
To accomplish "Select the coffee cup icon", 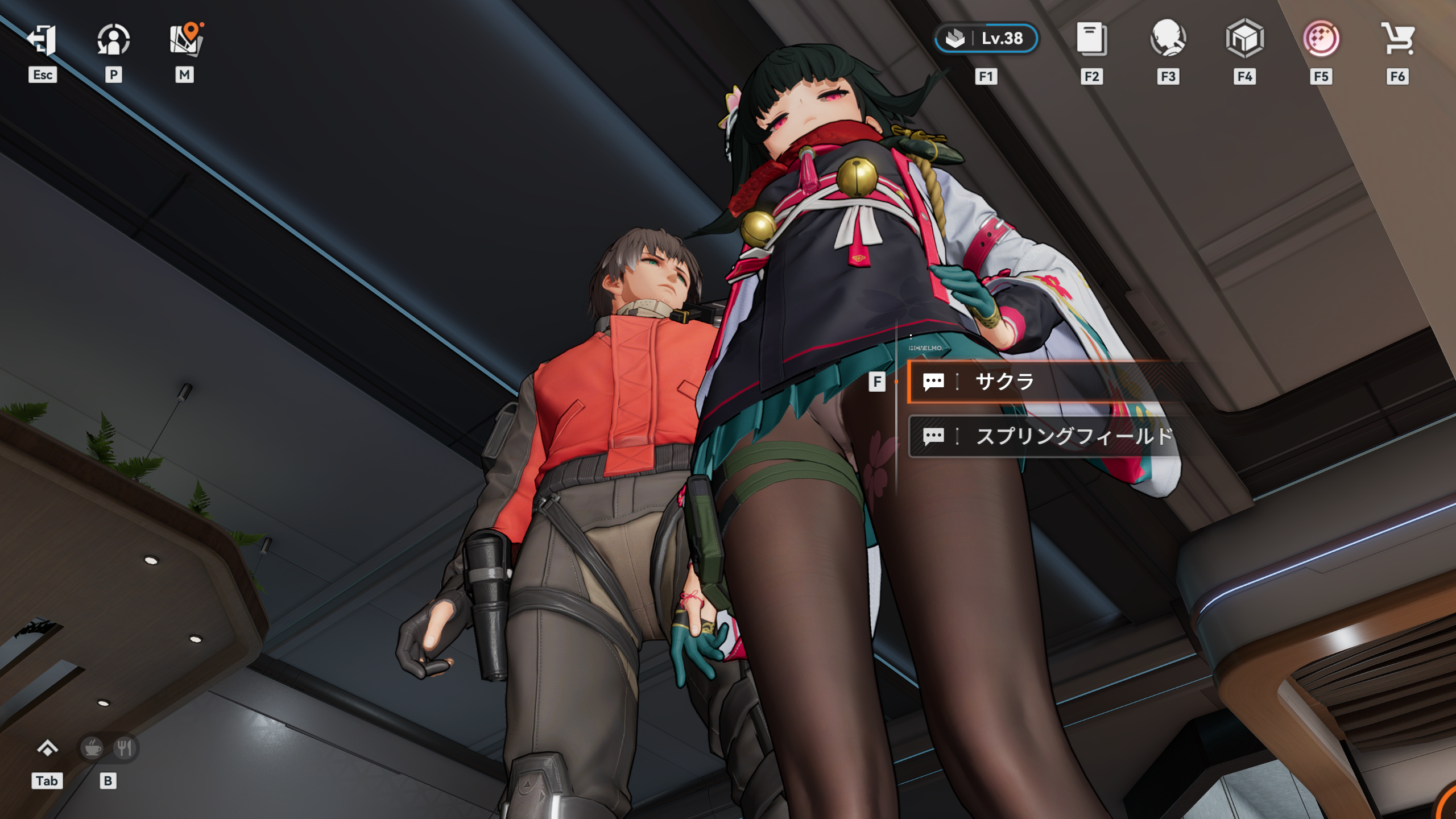I will pos(92,748).
